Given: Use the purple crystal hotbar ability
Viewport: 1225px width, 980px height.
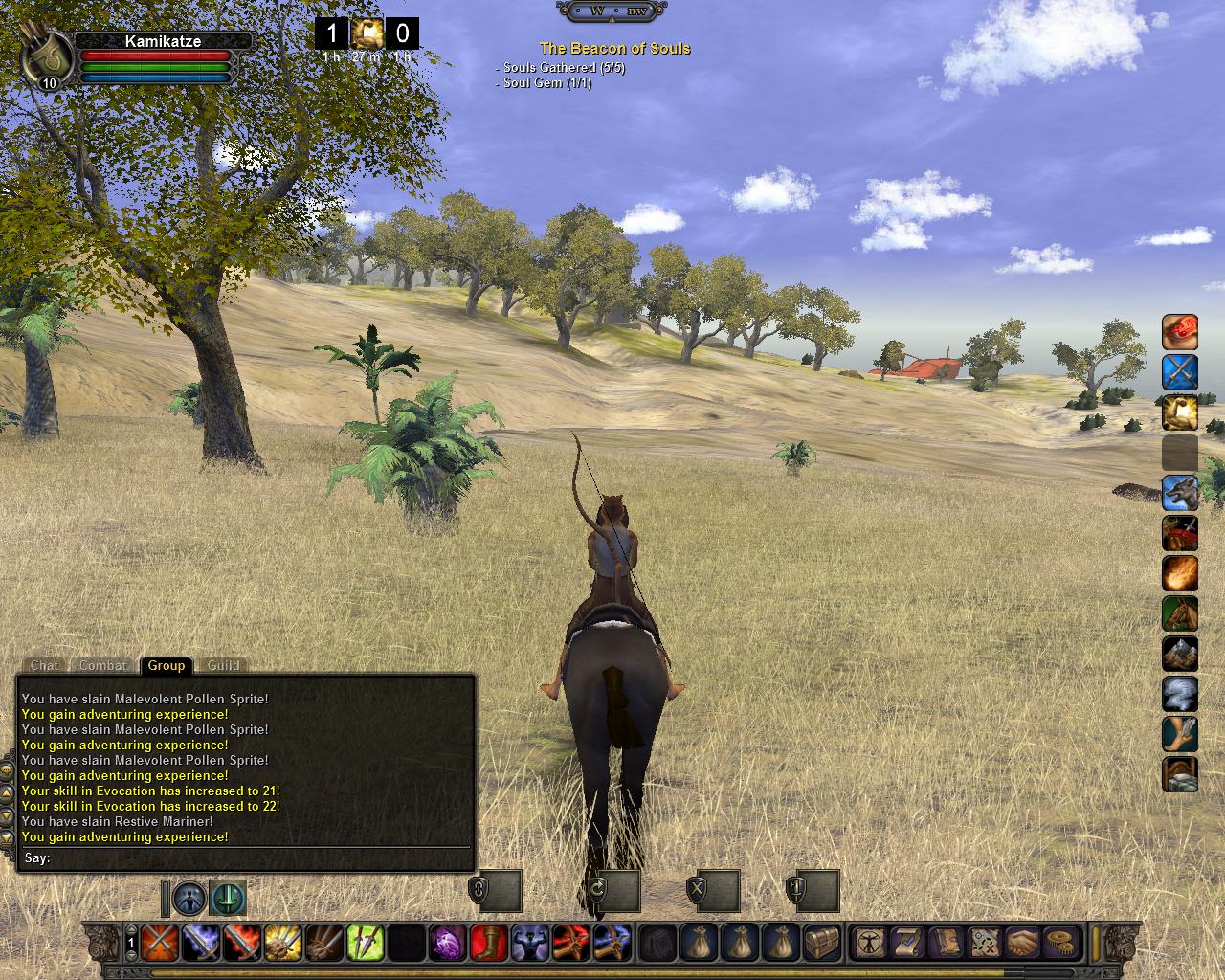Looking at the screenshot, I should [x=448, y=943].
